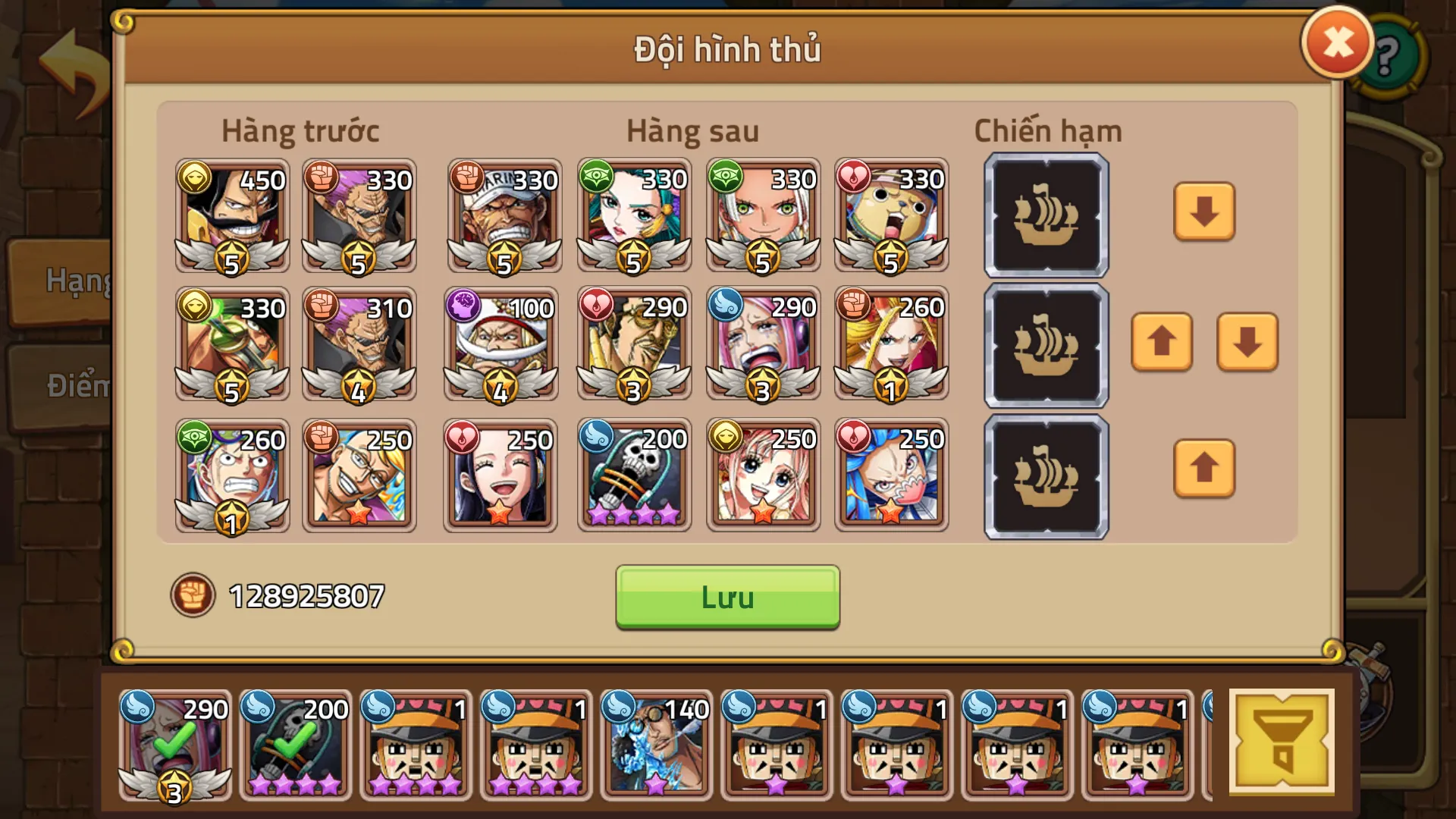Select the first empty Chiến hạm warship slot

1045,216
